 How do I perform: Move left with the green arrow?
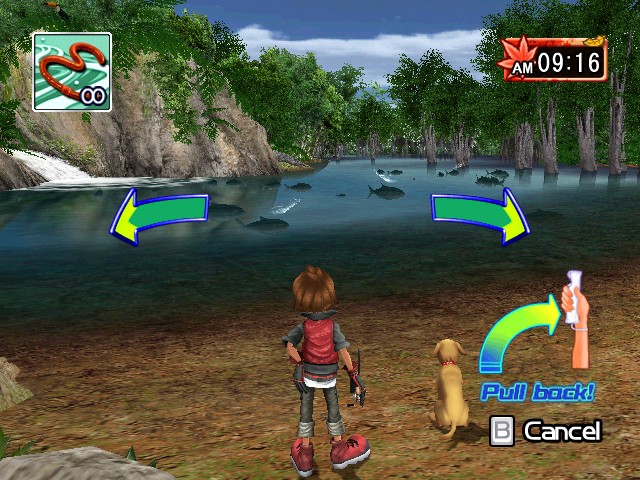point(158,214)
